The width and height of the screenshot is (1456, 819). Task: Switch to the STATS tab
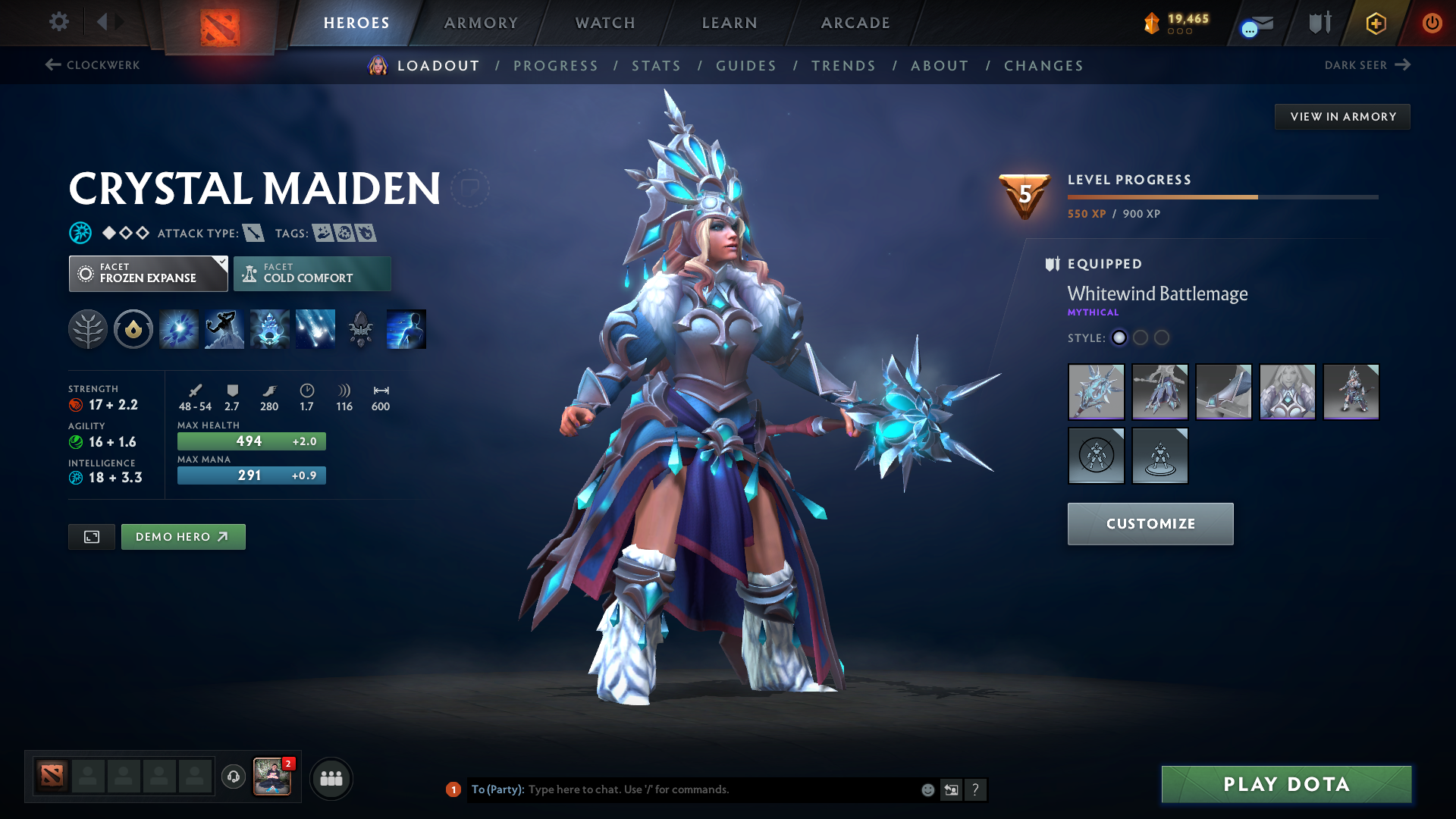click(x=656, y=66)
